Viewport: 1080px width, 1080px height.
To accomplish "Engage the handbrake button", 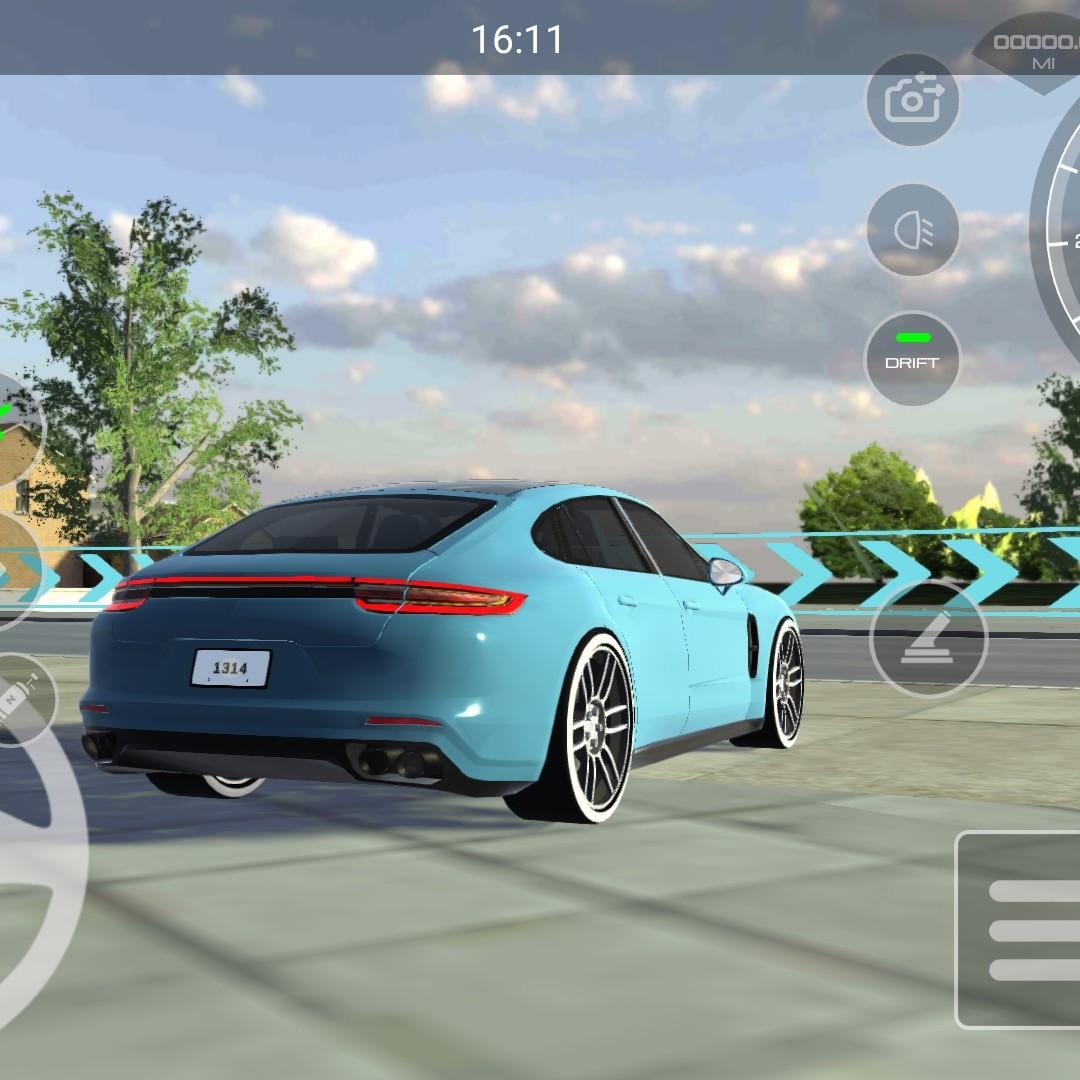I will pos(929,638).
